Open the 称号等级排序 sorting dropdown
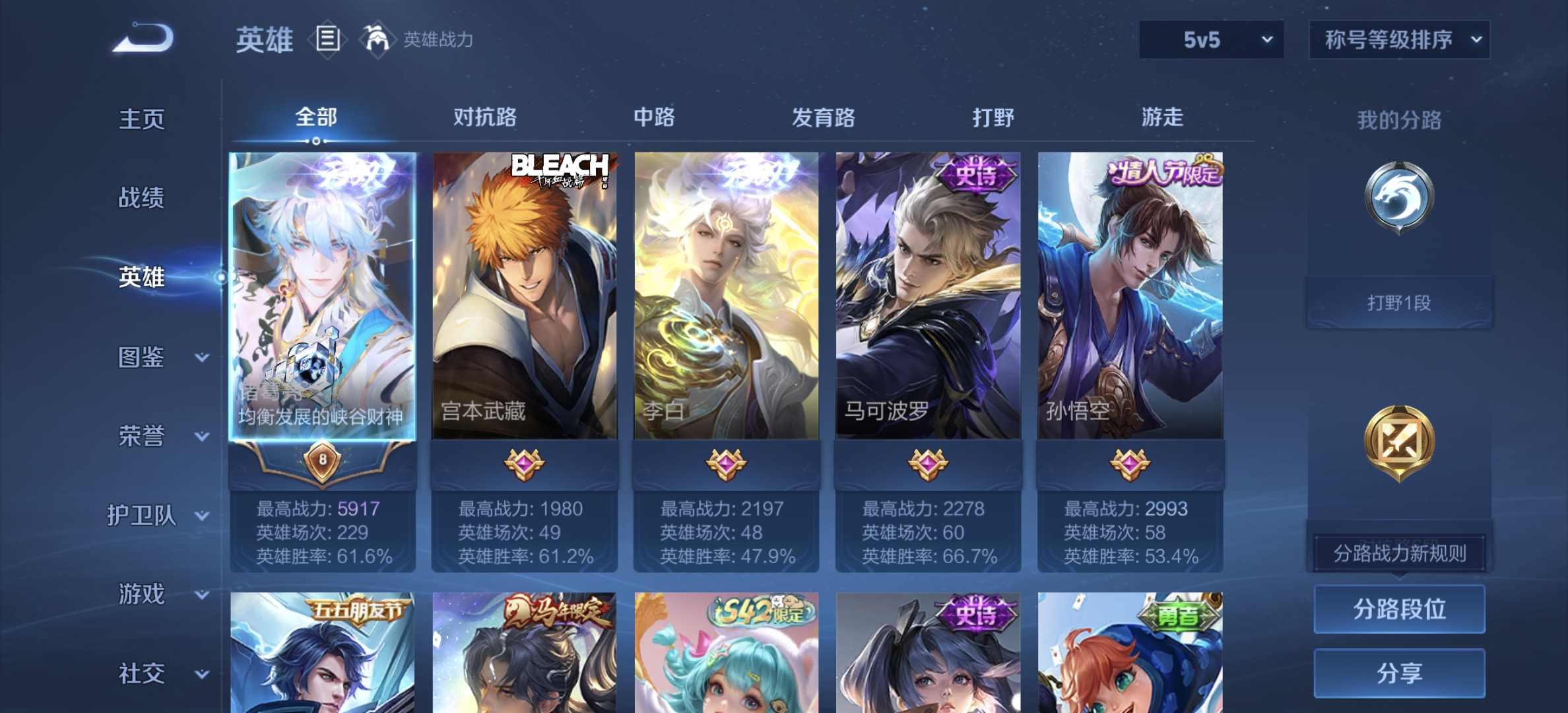 (1398, 40)
